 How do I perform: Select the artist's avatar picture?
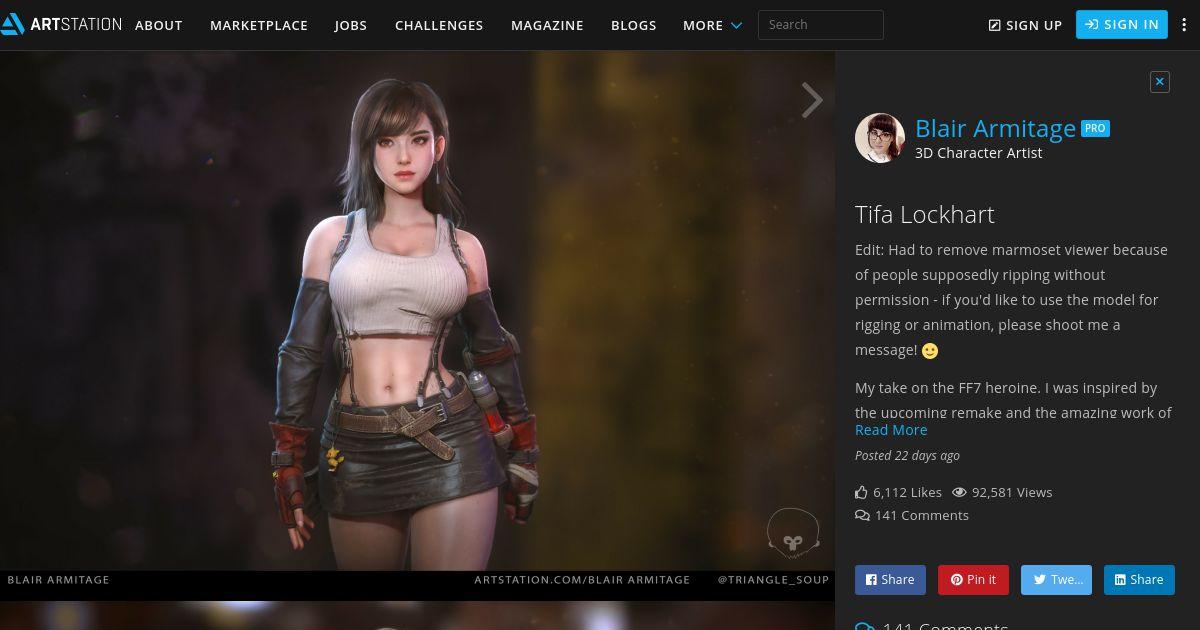pyautogui.click(x=880, y=138)
